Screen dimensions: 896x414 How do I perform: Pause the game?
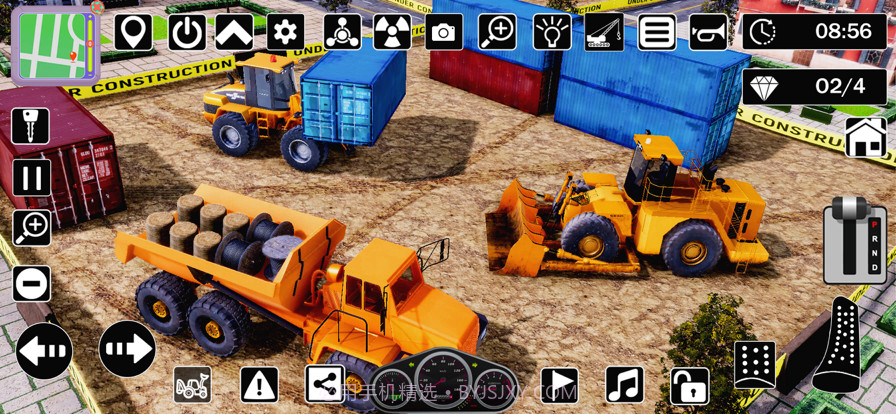coord(31,178)
